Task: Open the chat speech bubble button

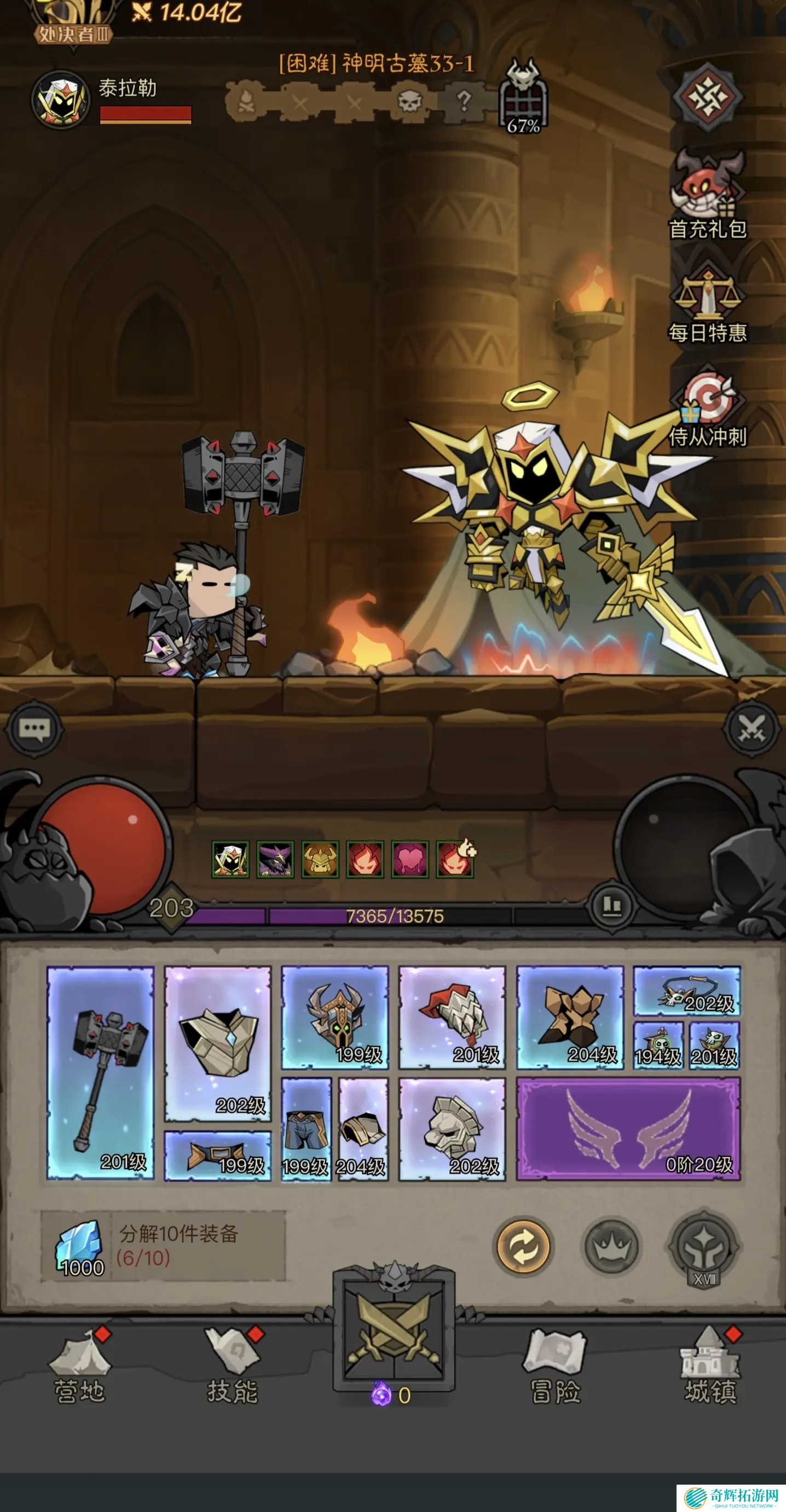Action: 34,729
